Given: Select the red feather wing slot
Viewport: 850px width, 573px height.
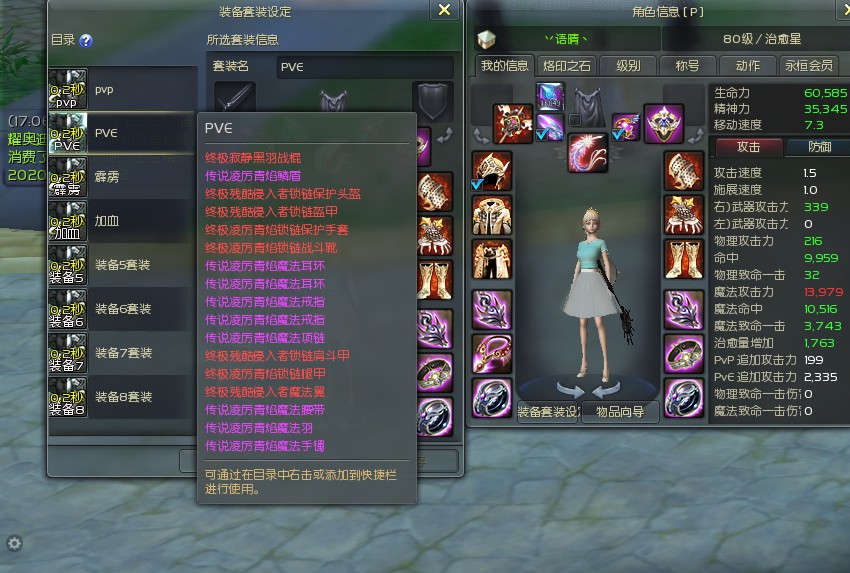Looking at the screenshot, I should point(587,151).
